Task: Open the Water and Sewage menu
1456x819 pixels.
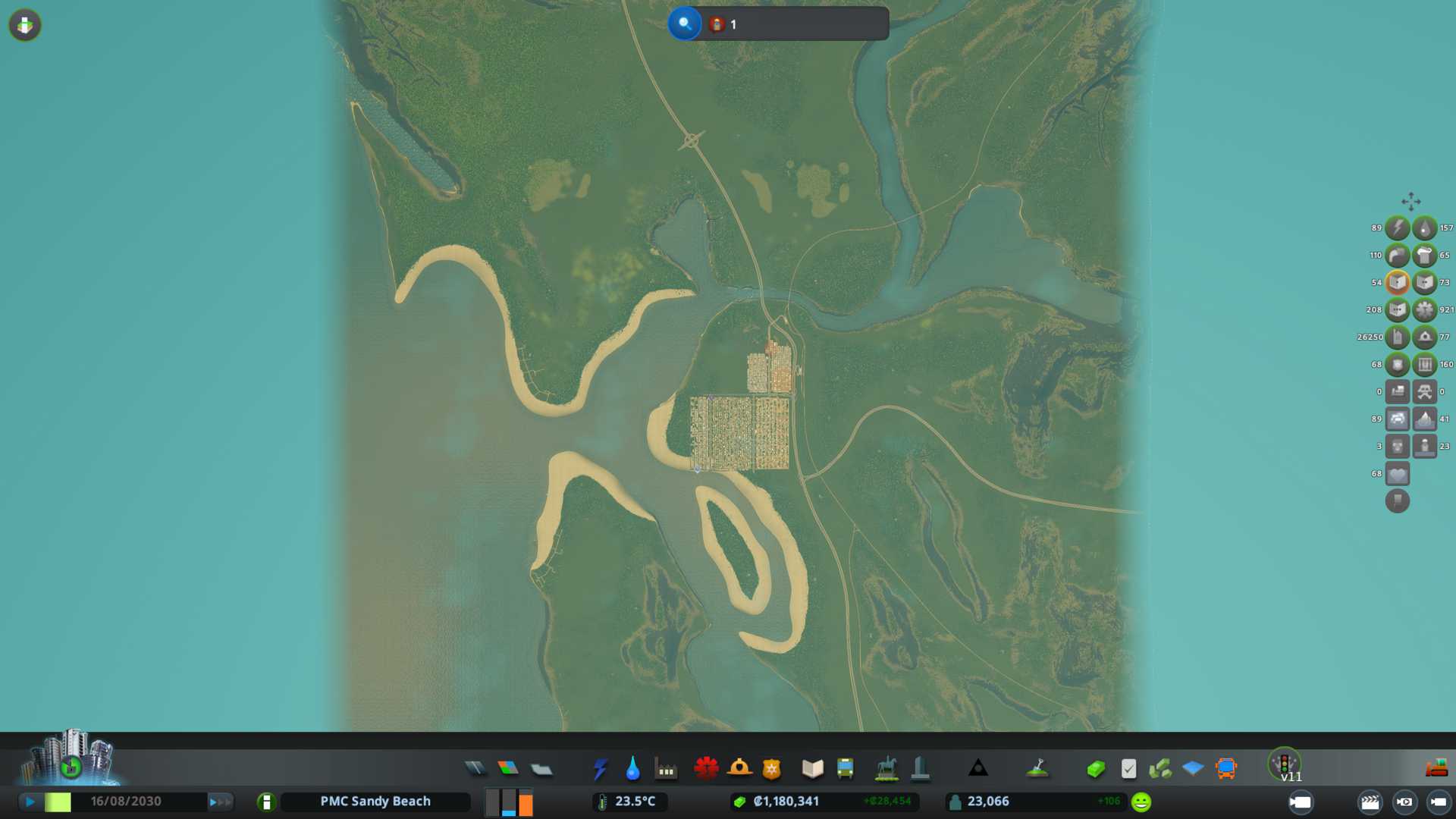Action: [633, 769]
